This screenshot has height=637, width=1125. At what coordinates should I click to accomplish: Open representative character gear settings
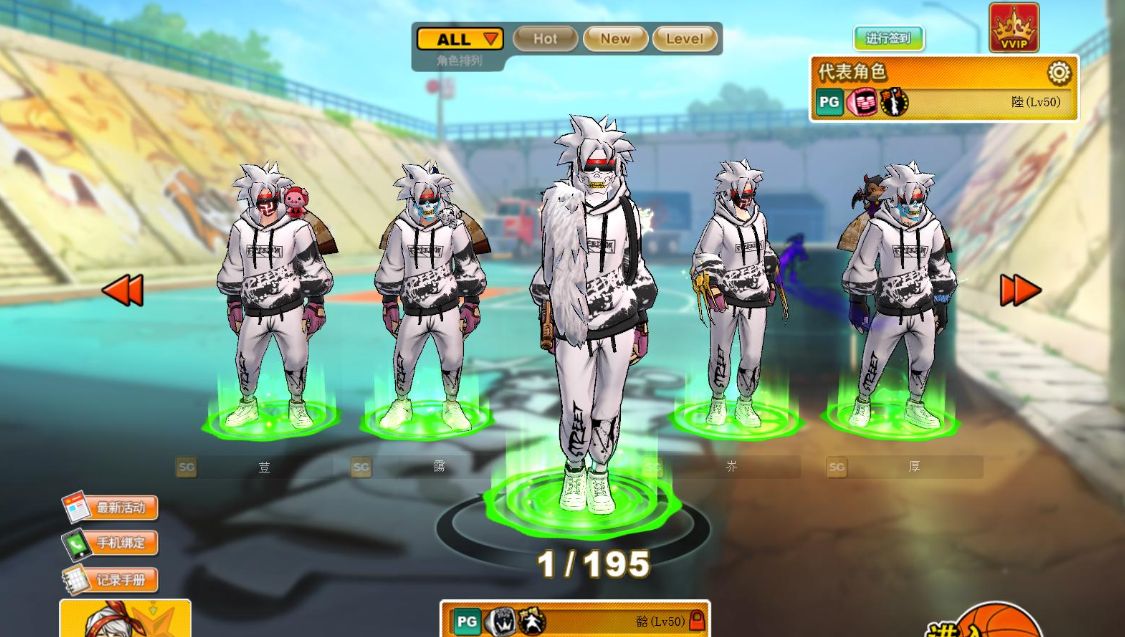click(1058, 72)
